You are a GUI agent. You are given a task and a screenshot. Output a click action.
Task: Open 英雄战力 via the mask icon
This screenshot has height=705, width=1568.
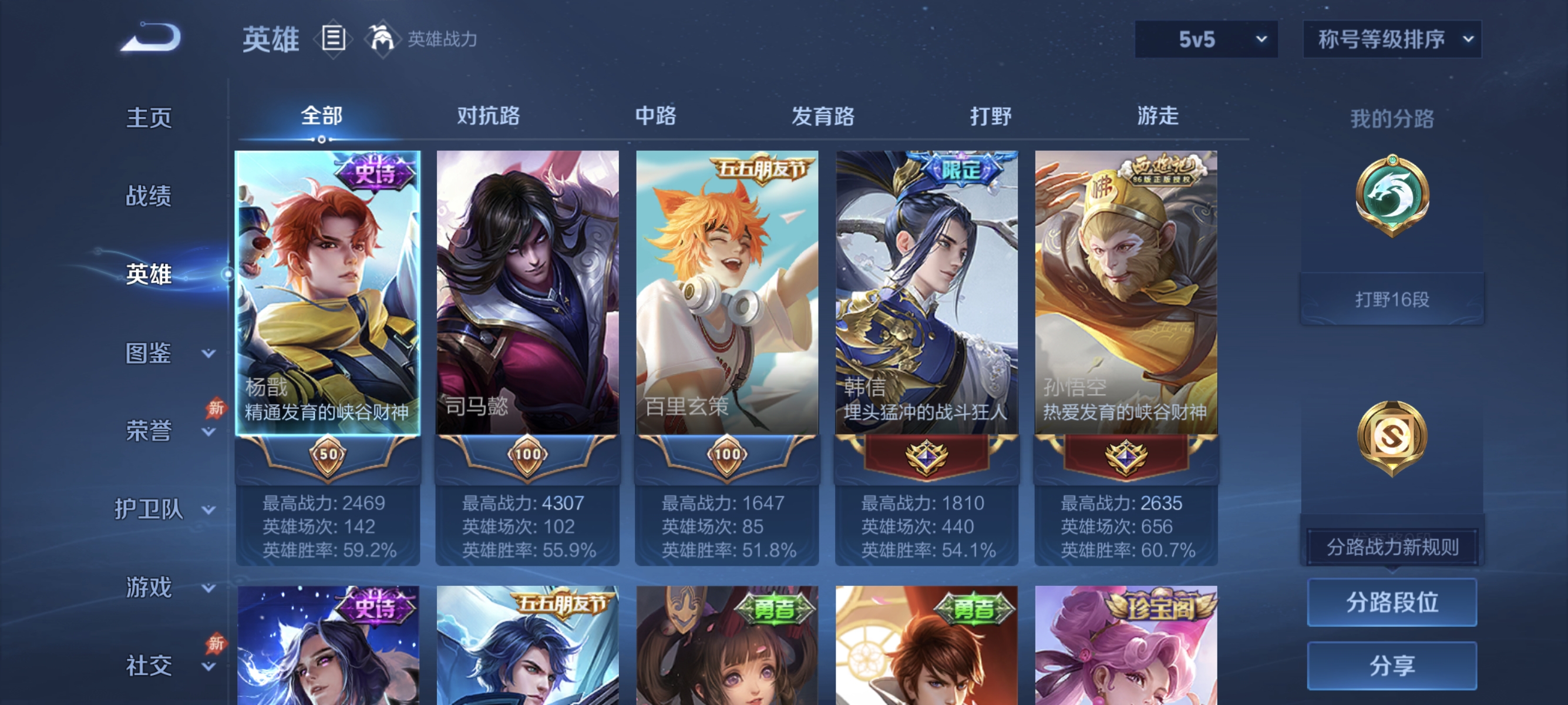point(382,38)
